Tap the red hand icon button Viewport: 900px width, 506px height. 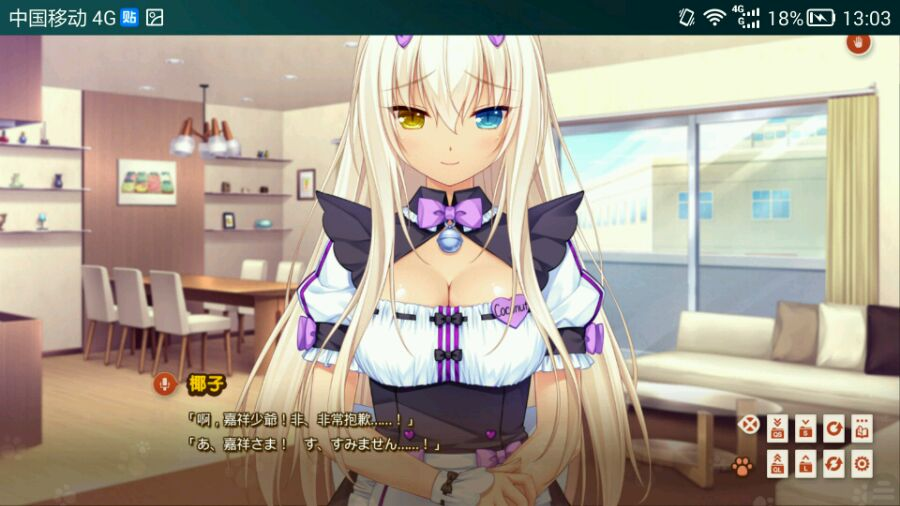pyautogui.click(x=858, y=43)
